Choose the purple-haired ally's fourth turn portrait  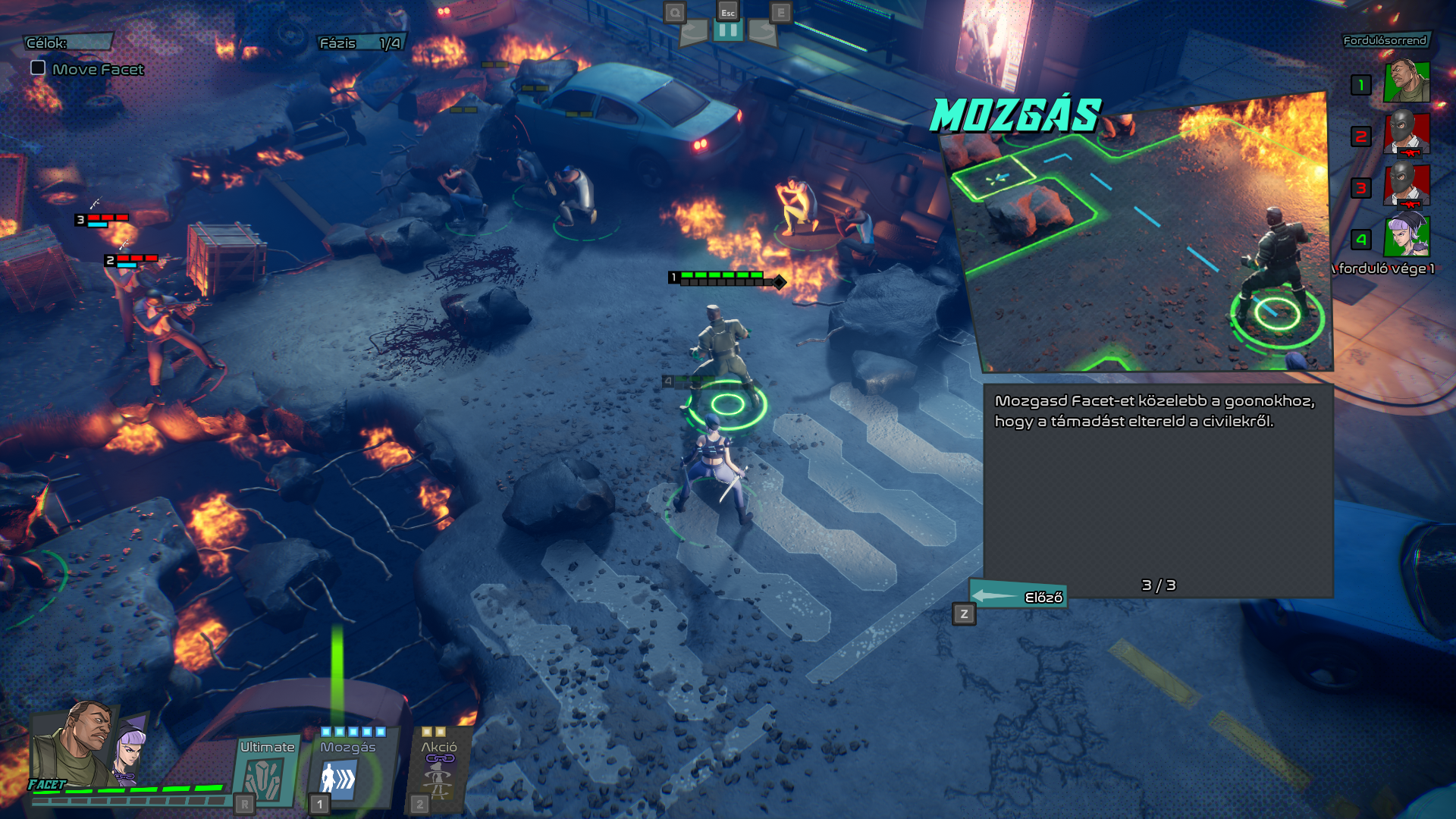(1407, 236)
